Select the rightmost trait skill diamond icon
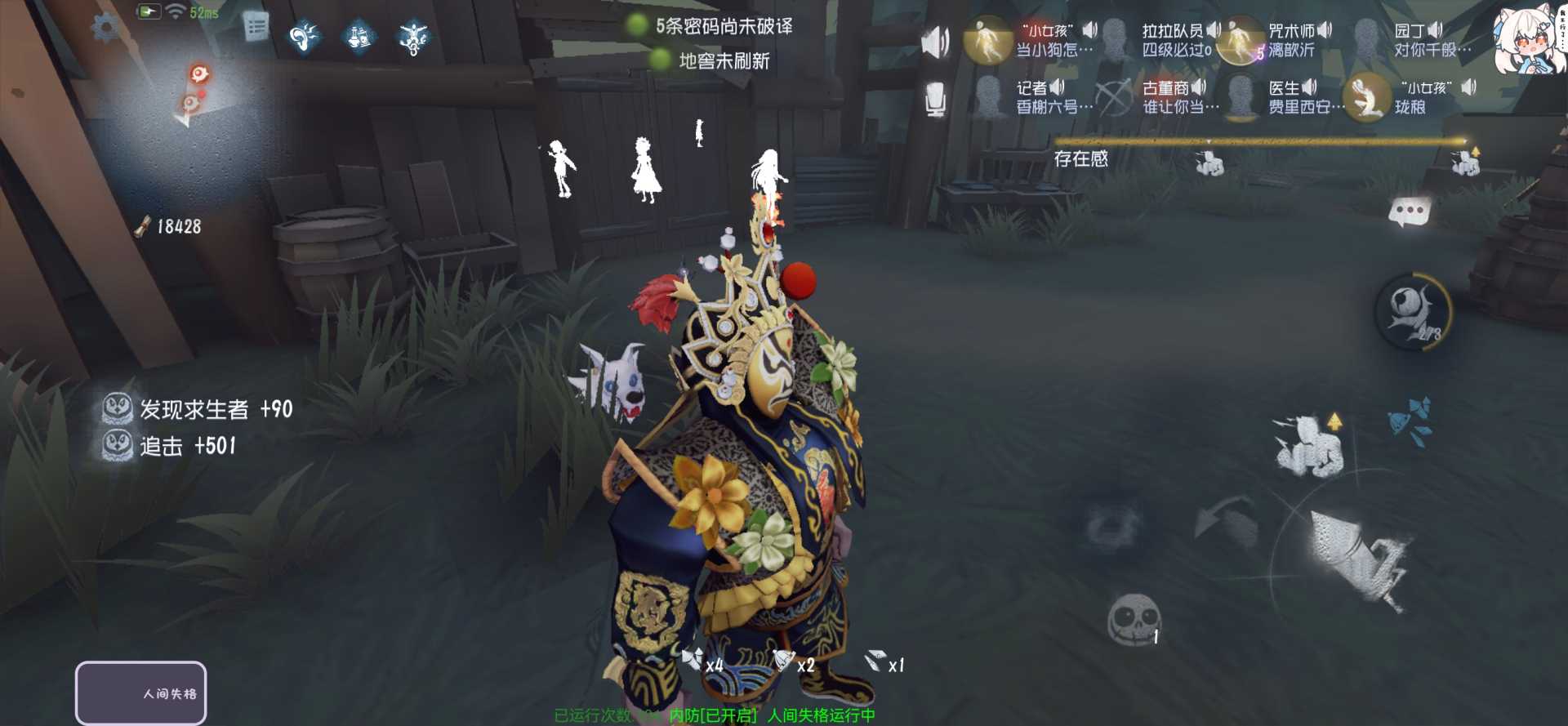1568x726 pixels. (x=412, y=37)
